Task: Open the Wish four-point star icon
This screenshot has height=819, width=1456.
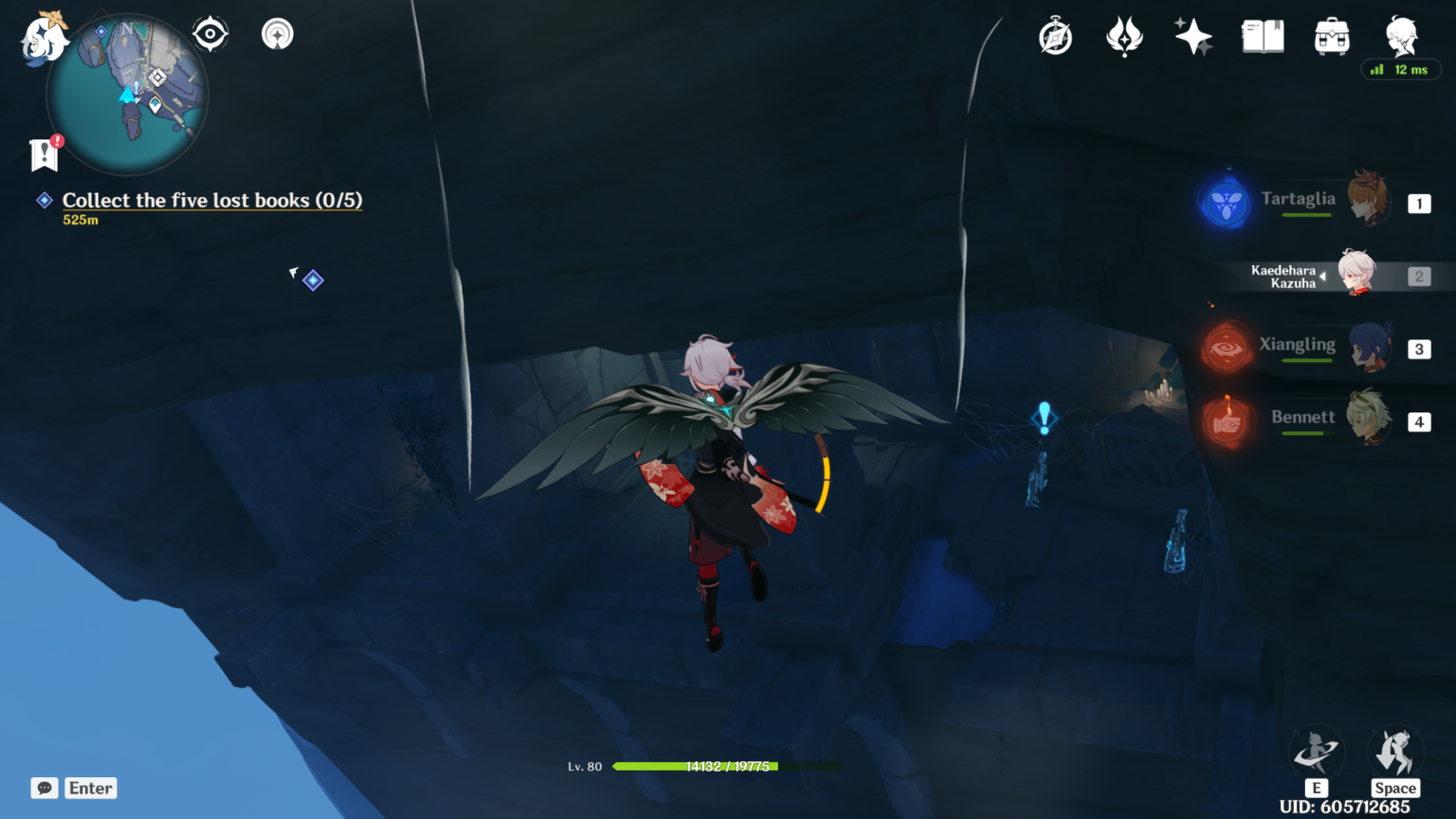Action: click(1192, 38)
